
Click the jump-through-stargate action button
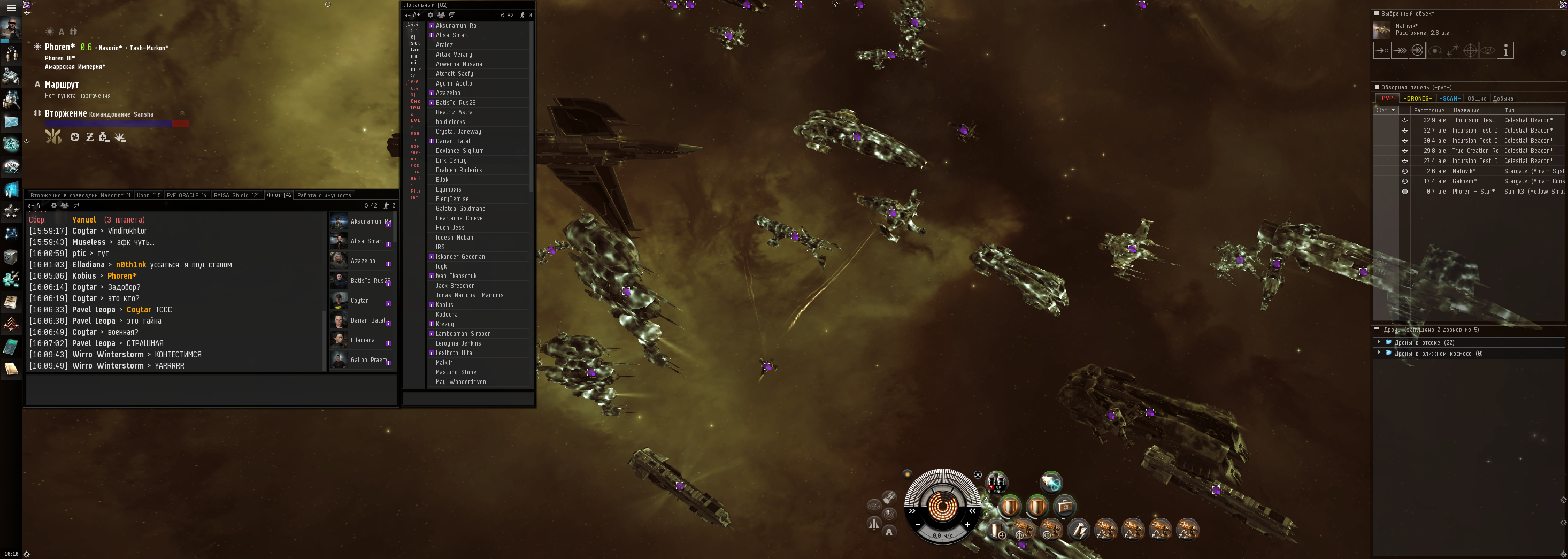pyautogui.click(x=1417, y=50)
